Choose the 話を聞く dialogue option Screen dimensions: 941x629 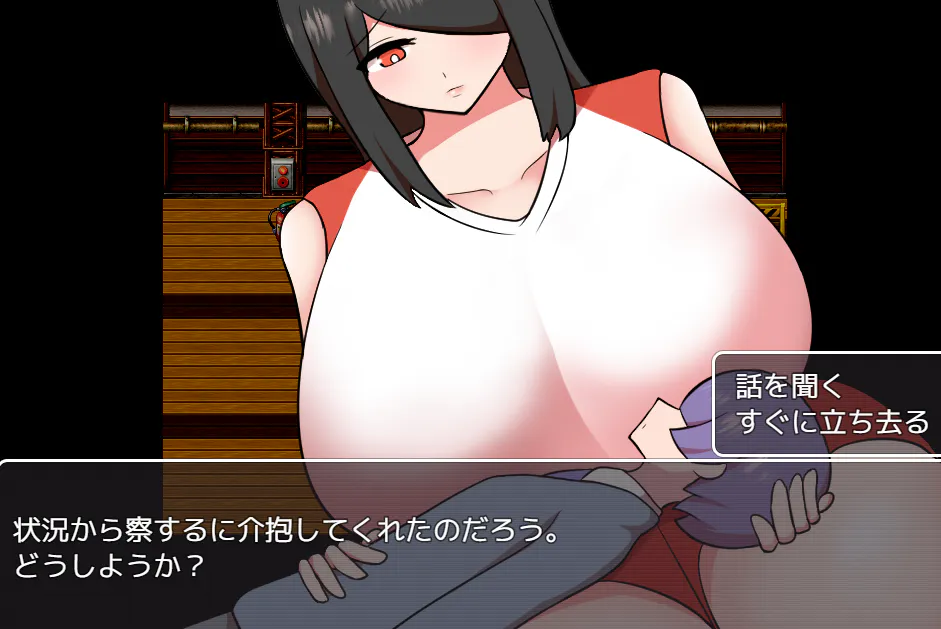tap(791, 386)
